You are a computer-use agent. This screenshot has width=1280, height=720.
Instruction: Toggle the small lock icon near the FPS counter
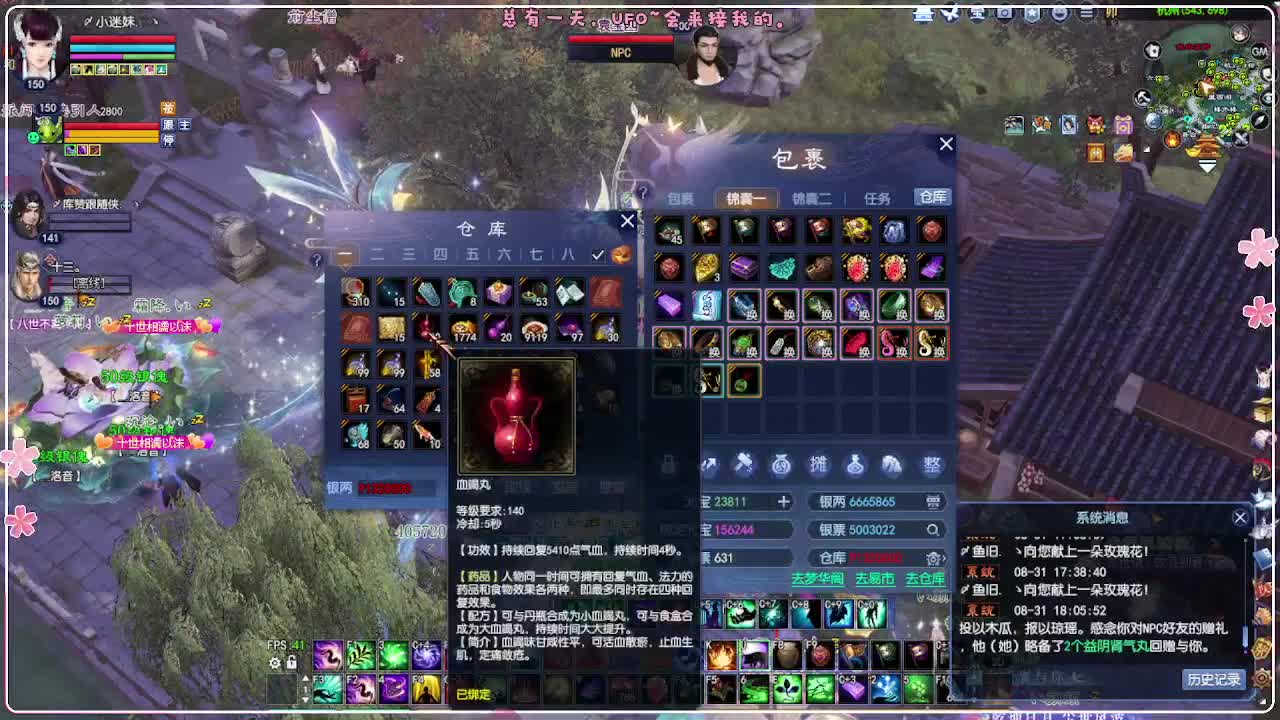point(292,663)
